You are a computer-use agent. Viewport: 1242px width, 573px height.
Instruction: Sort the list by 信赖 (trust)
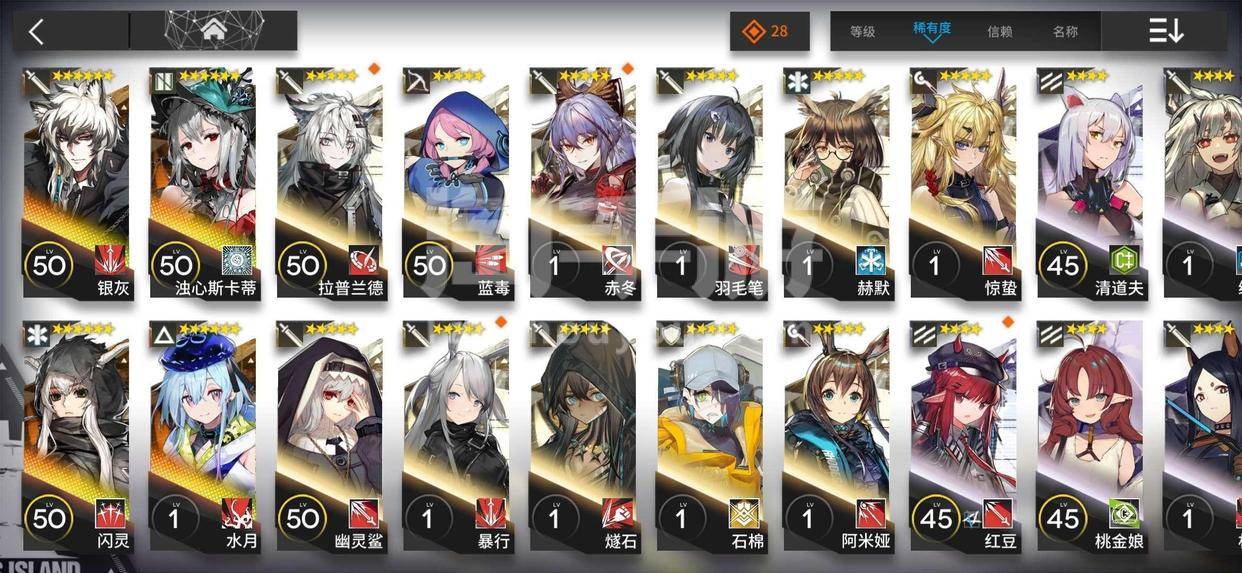point(999,31)
